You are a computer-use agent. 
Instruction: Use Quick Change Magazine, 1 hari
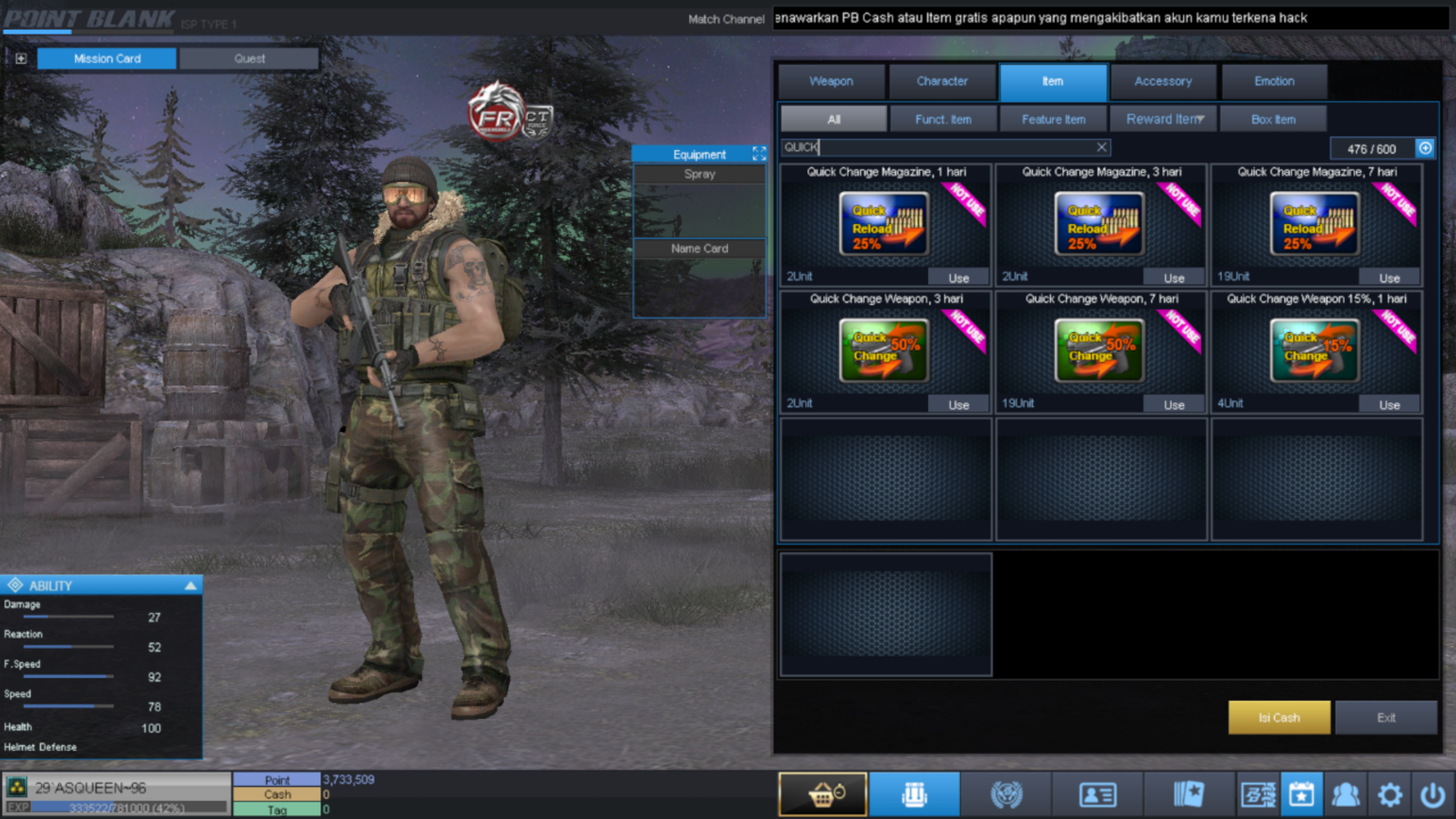coord(958,278)
